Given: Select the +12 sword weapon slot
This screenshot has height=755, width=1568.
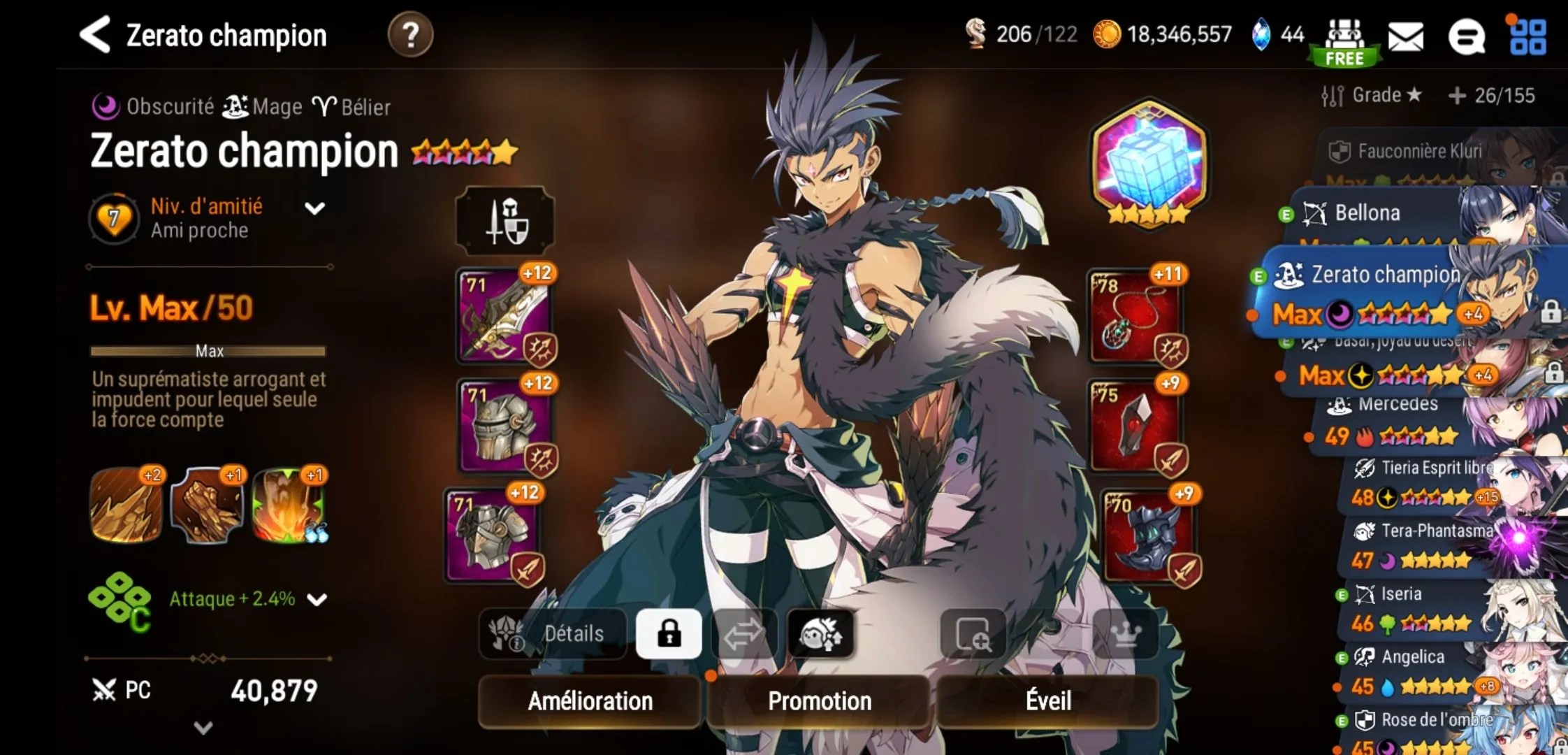Looking at the screenshot, I should coord(504,315).
